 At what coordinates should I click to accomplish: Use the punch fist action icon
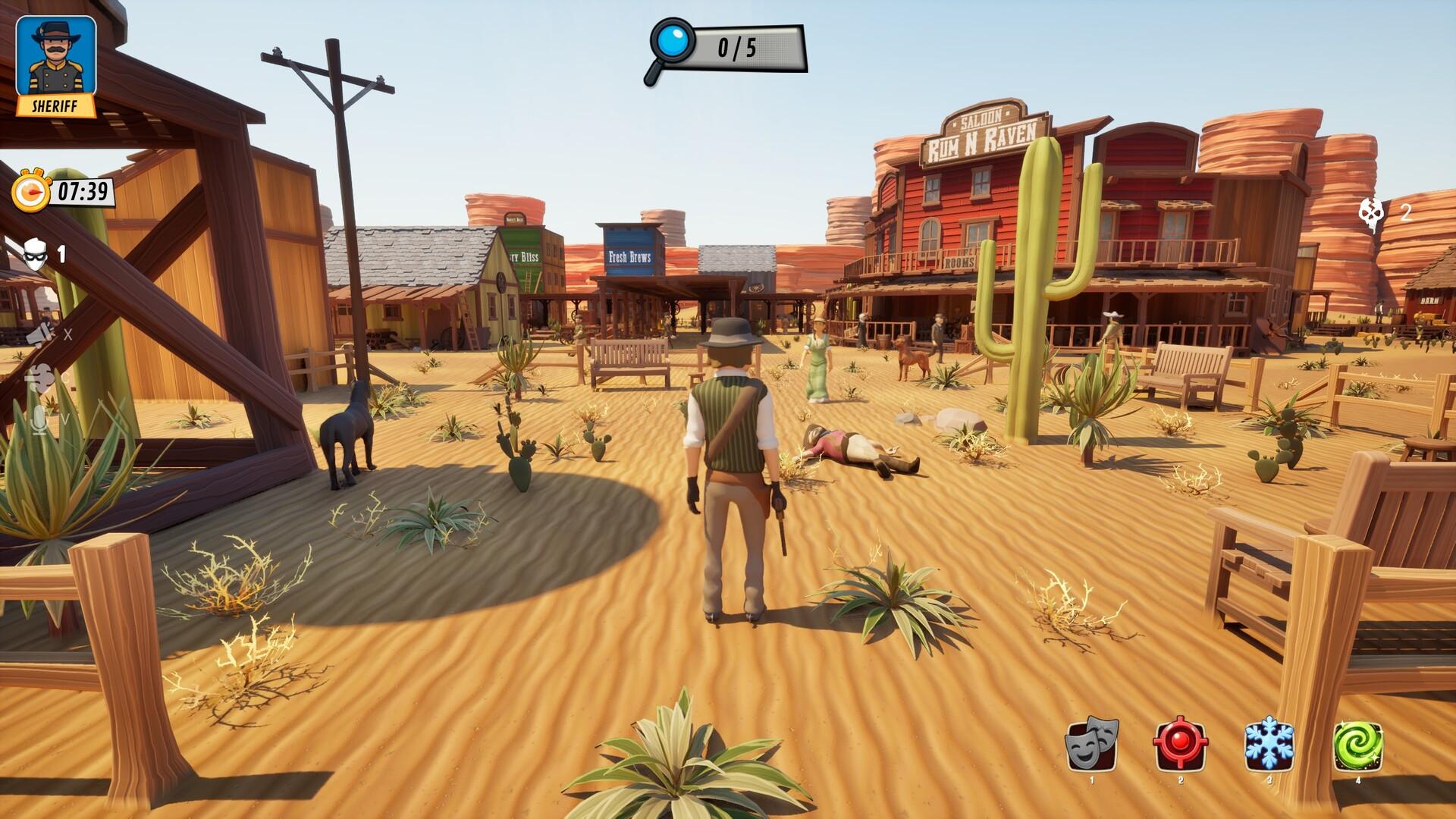[x=39, y=376]
